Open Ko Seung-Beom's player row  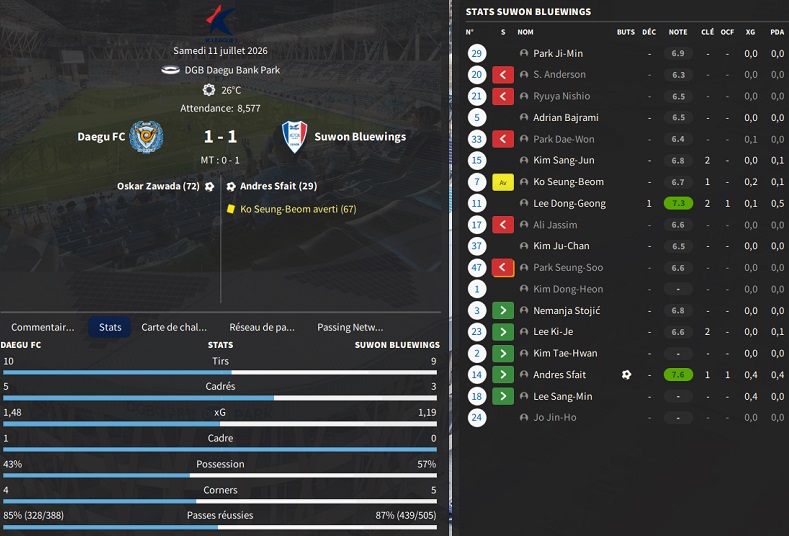[x=568, y=182]
